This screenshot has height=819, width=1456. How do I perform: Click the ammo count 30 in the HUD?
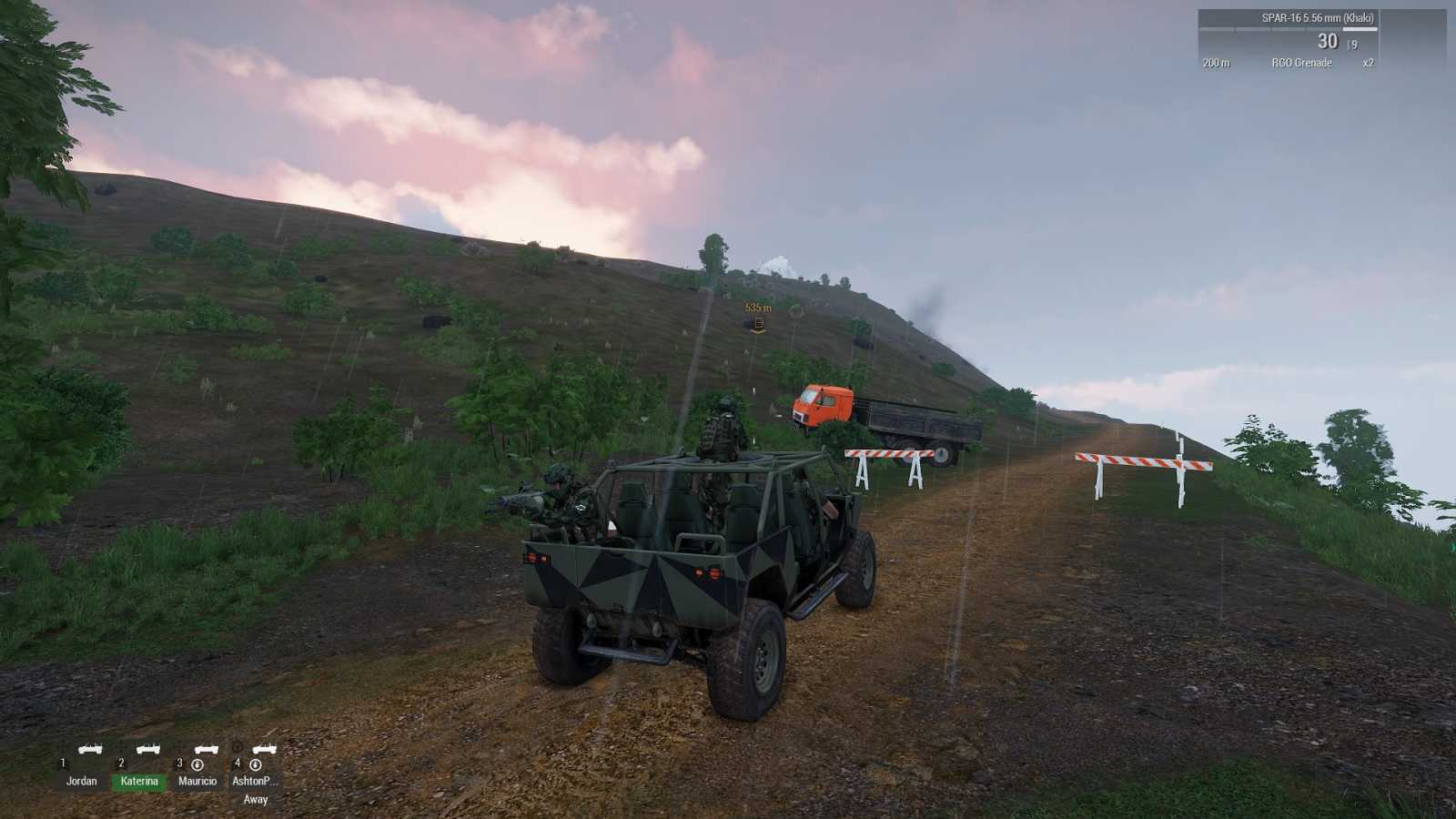click(1328, 41)
